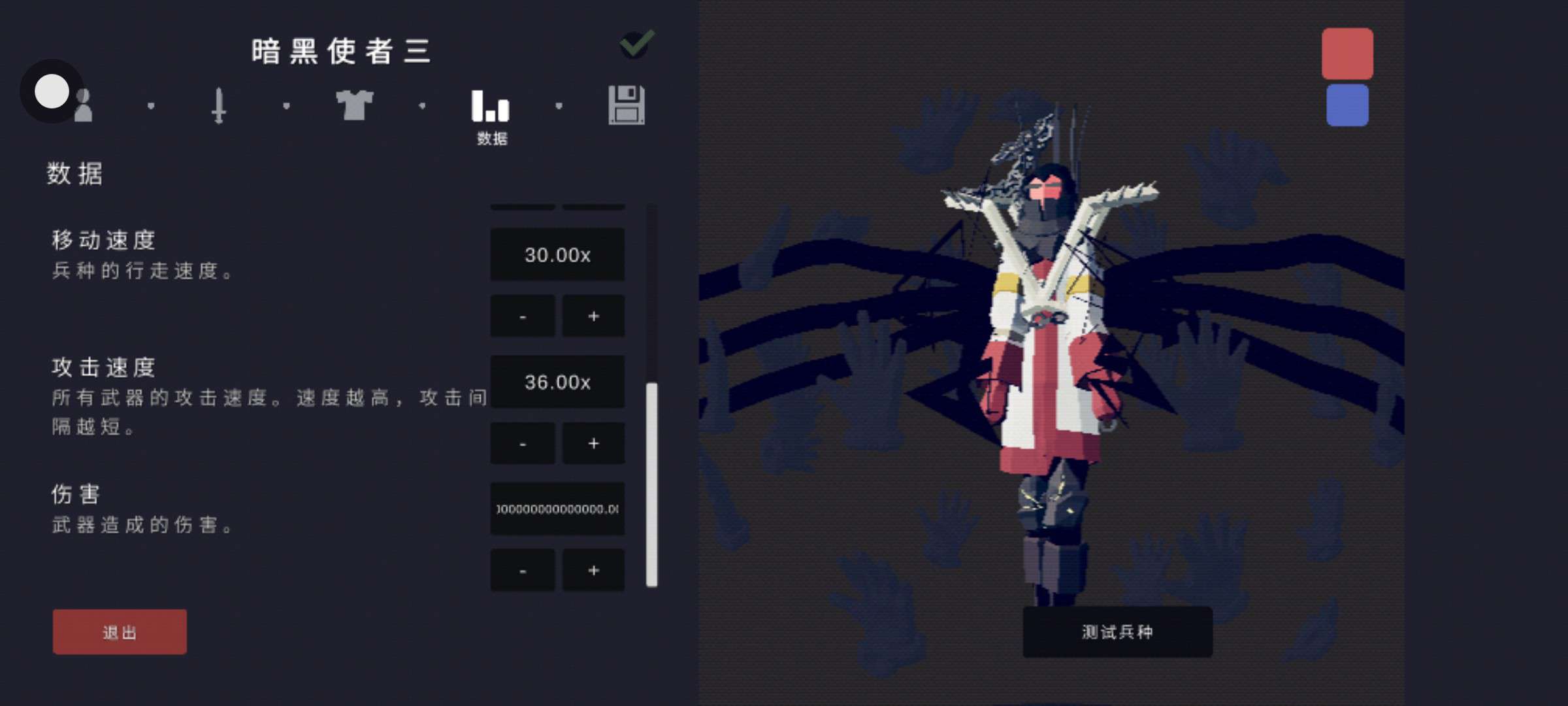Decrease 移动速度 with its minus button

pos(523,316)
